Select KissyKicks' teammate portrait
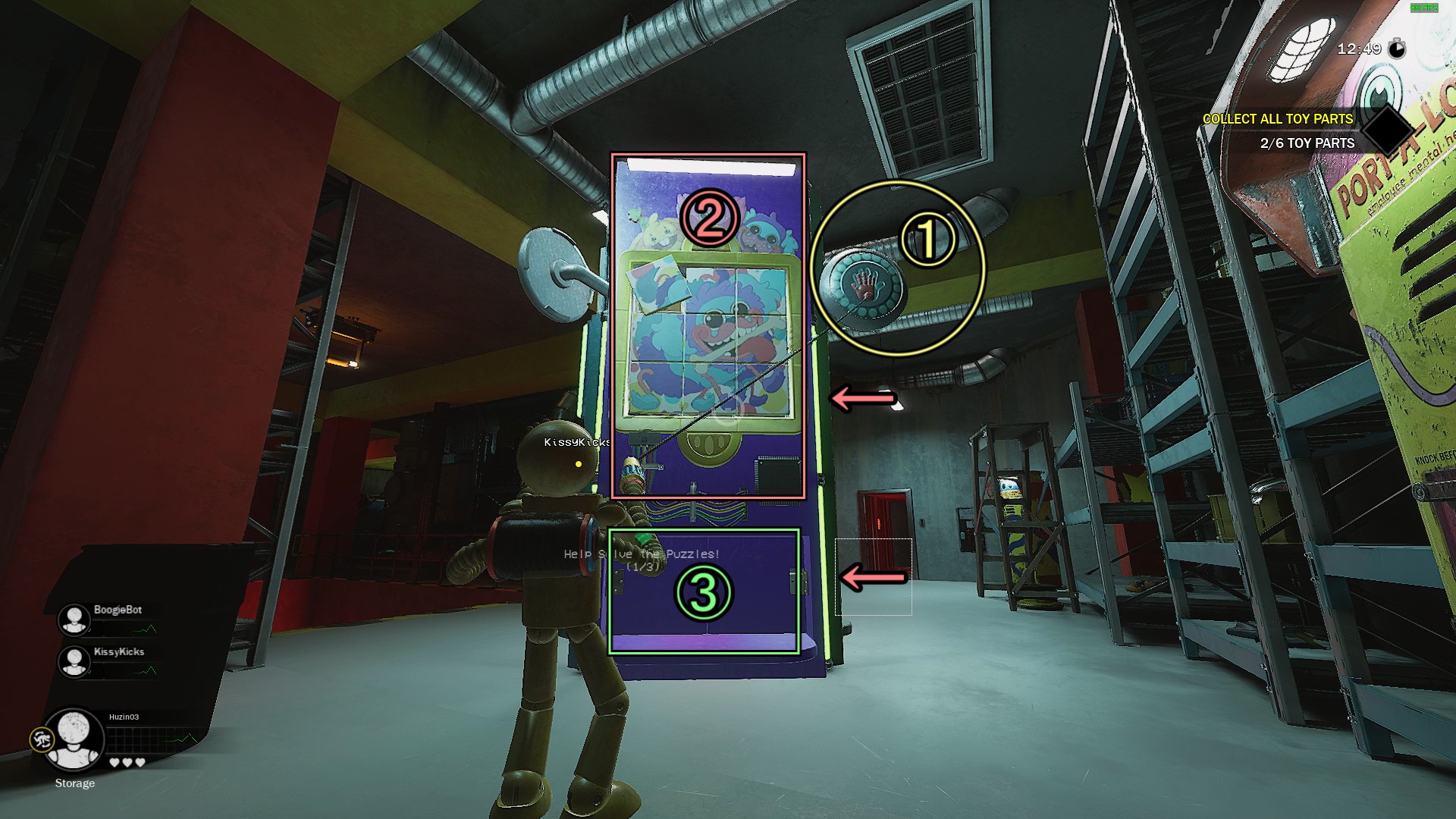1456x819 pixels. click(74, 661)
